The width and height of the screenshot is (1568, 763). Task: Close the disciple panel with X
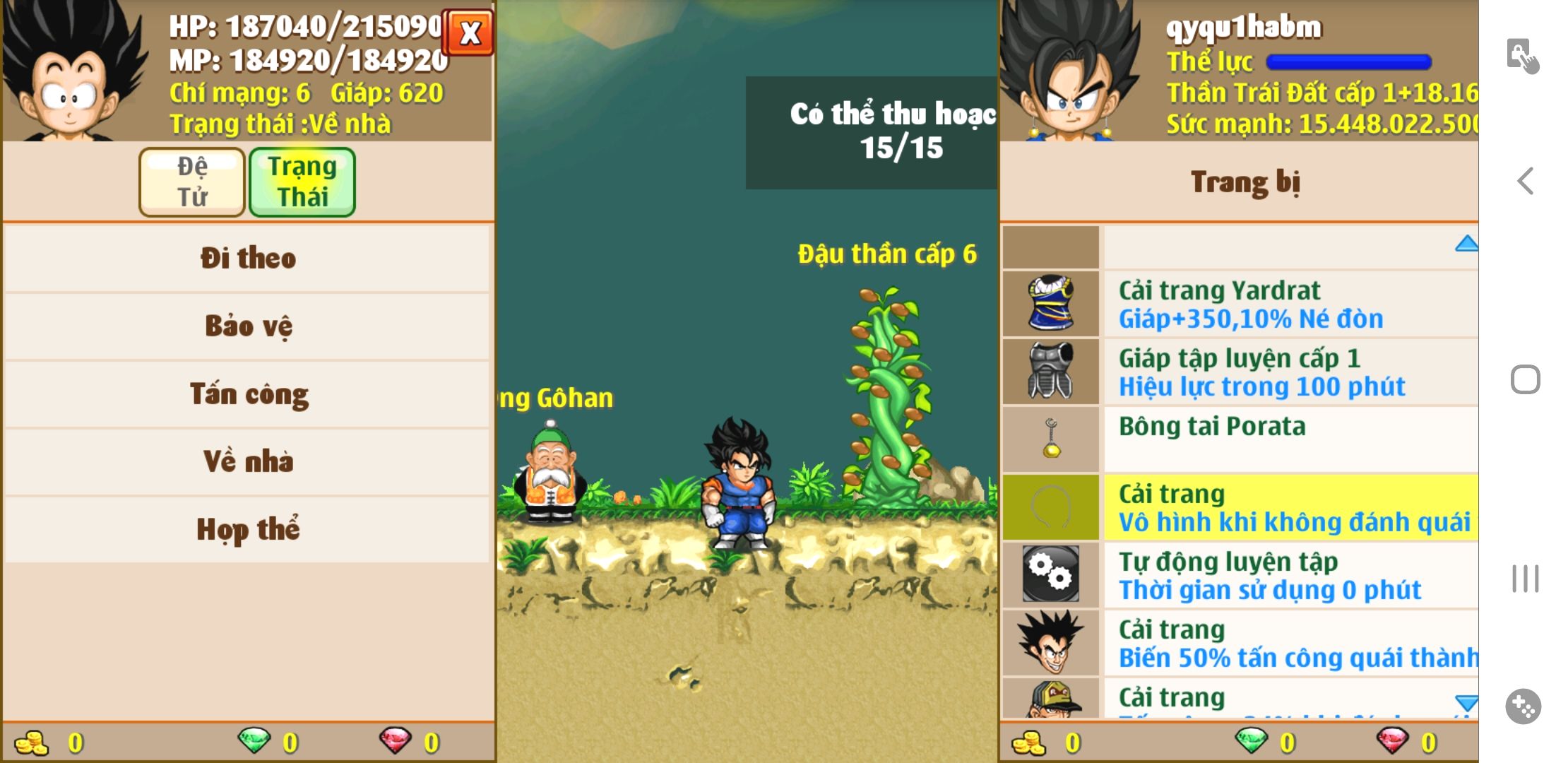469,32
